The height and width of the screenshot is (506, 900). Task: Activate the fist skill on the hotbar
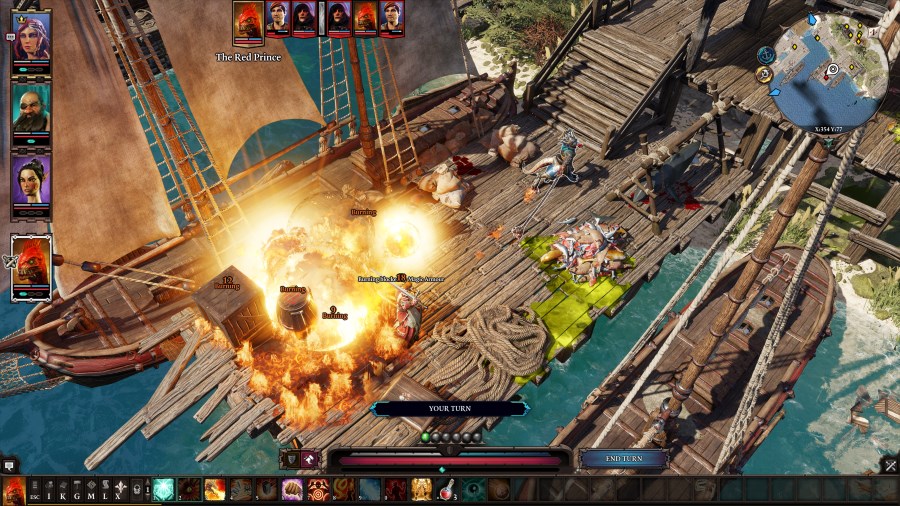point(293,490)
